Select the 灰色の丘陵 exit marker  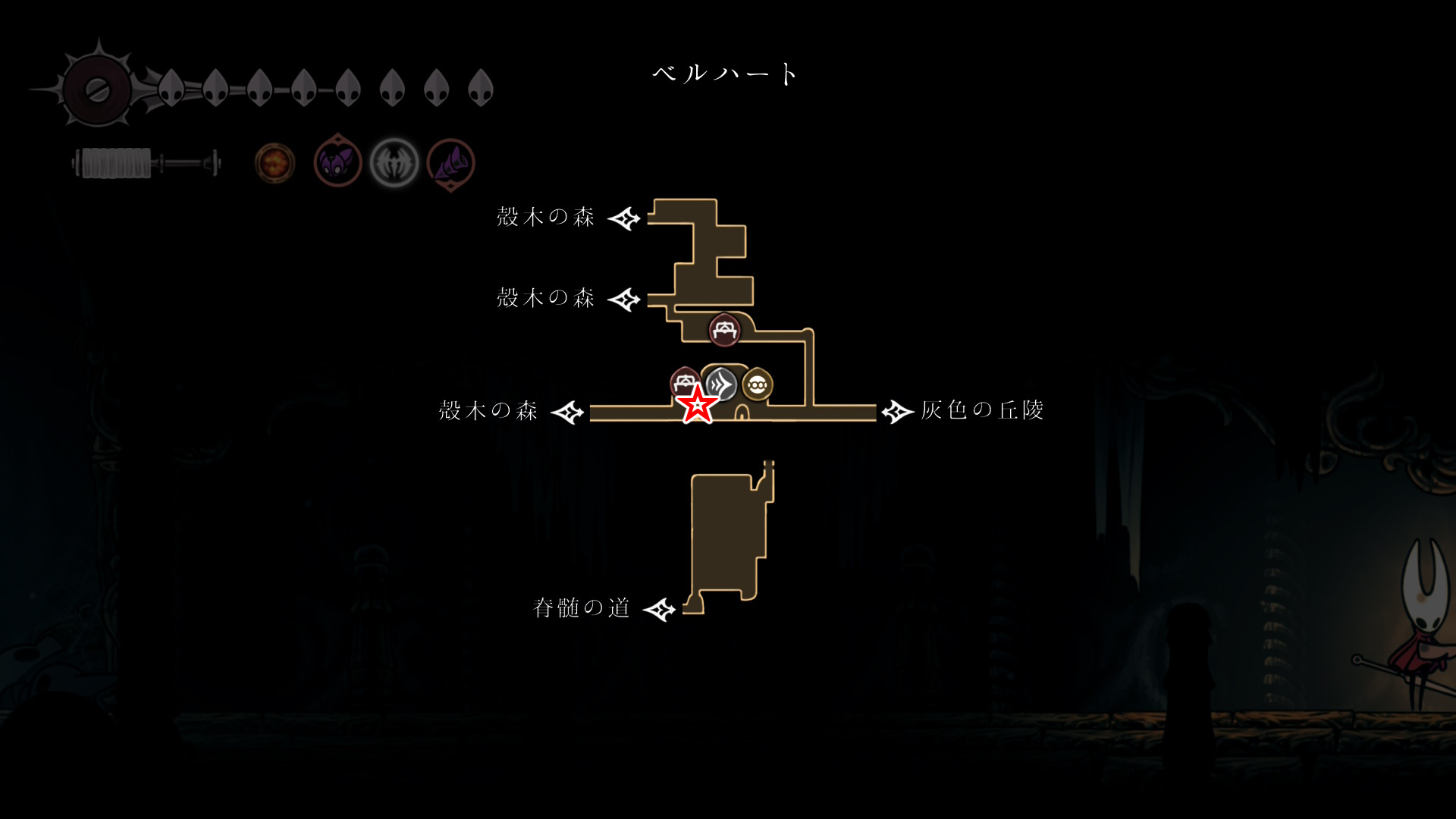click(x=897, y=412)
